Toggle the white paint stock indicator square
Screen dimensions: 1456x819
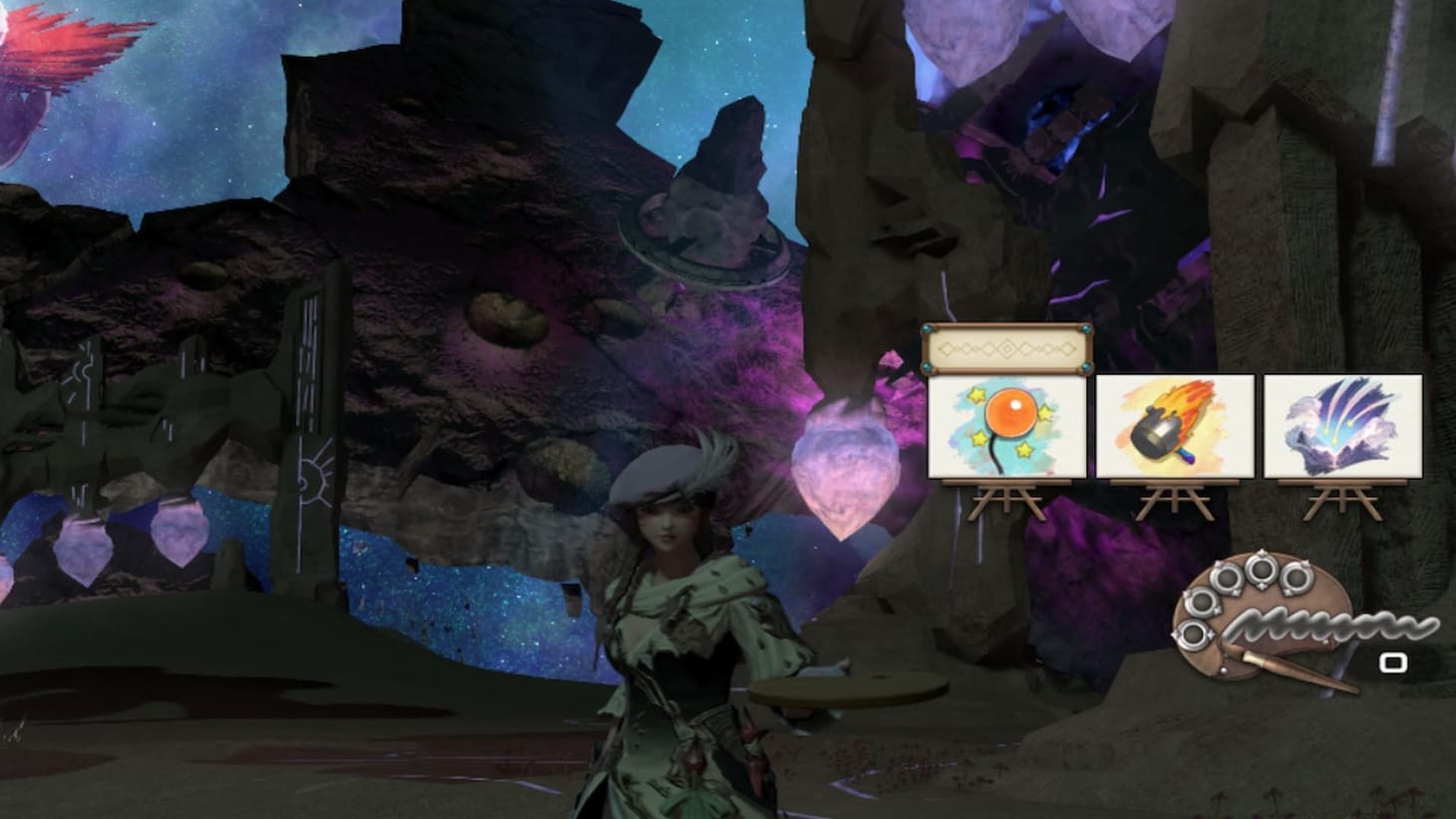[1392, 661]
